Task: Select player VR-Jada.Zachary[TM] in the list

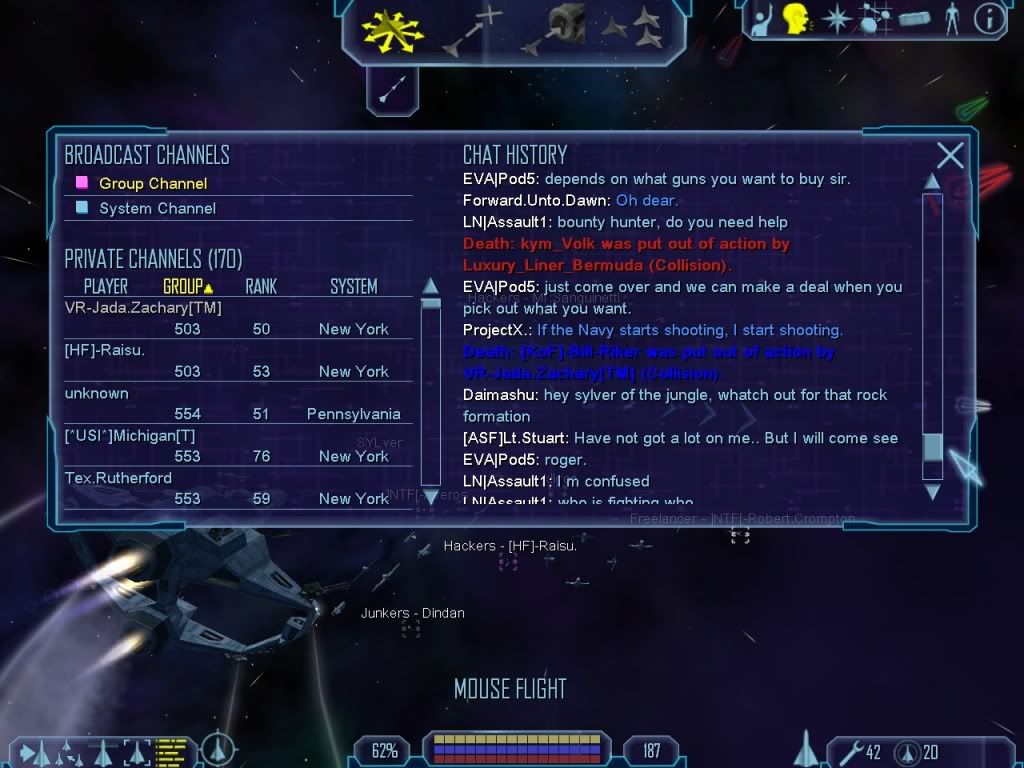Action: [143, 308]
